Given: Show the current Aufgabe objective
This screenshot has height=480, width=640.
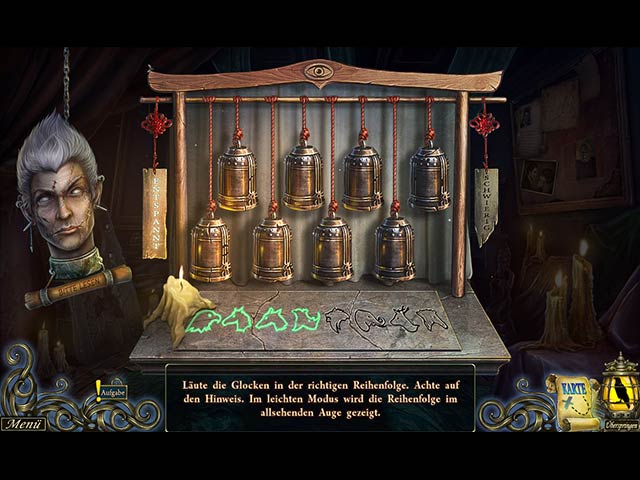Looking at the screenshot, I should [x=111, y=393].
